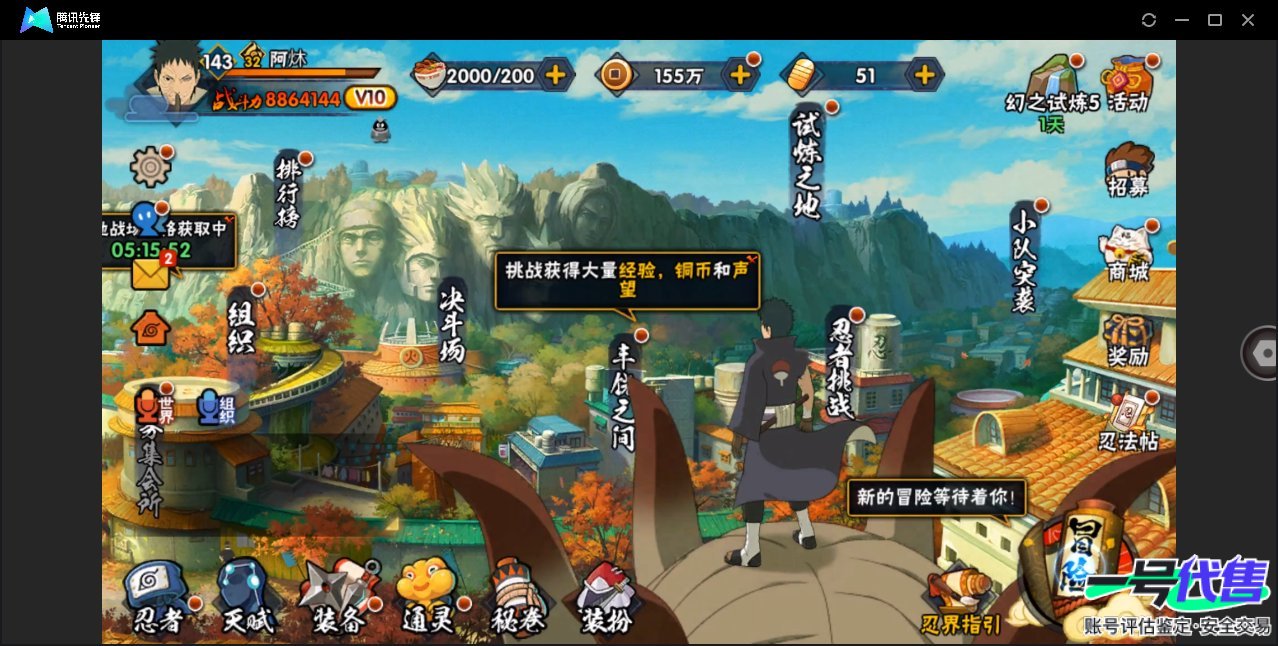Viewport: 1278px width, 646px height.
Task: Maximize the emulator window
Action: point(1215,20)
